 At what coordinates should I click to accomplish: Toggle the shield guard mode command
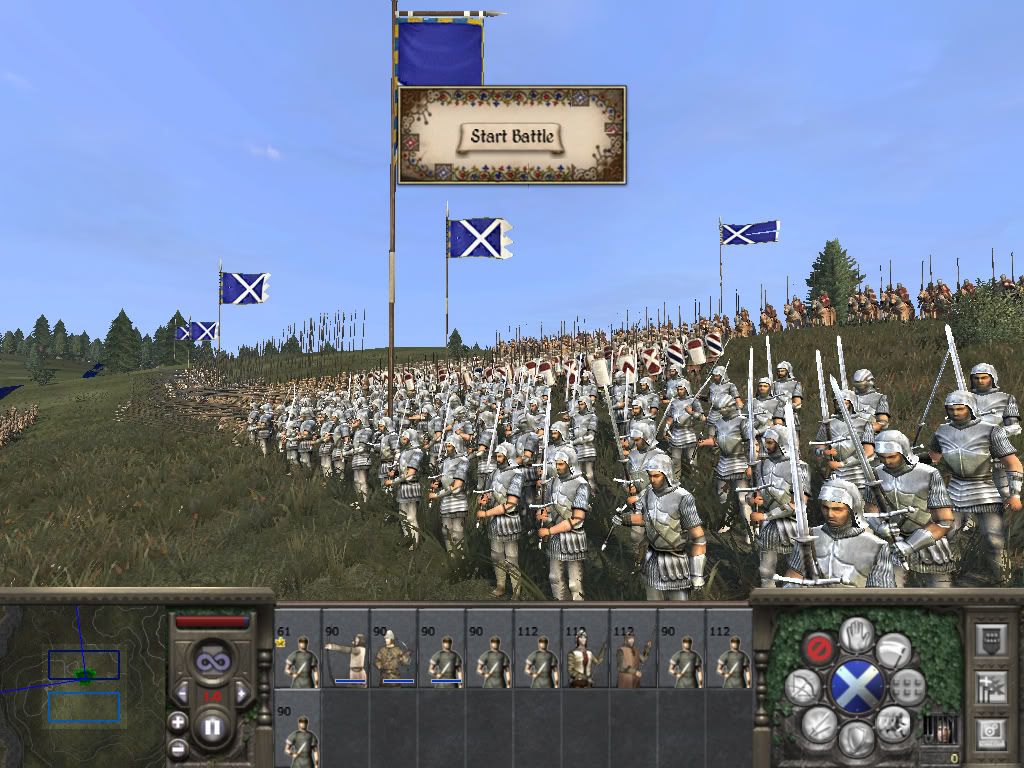pos(856,738)
